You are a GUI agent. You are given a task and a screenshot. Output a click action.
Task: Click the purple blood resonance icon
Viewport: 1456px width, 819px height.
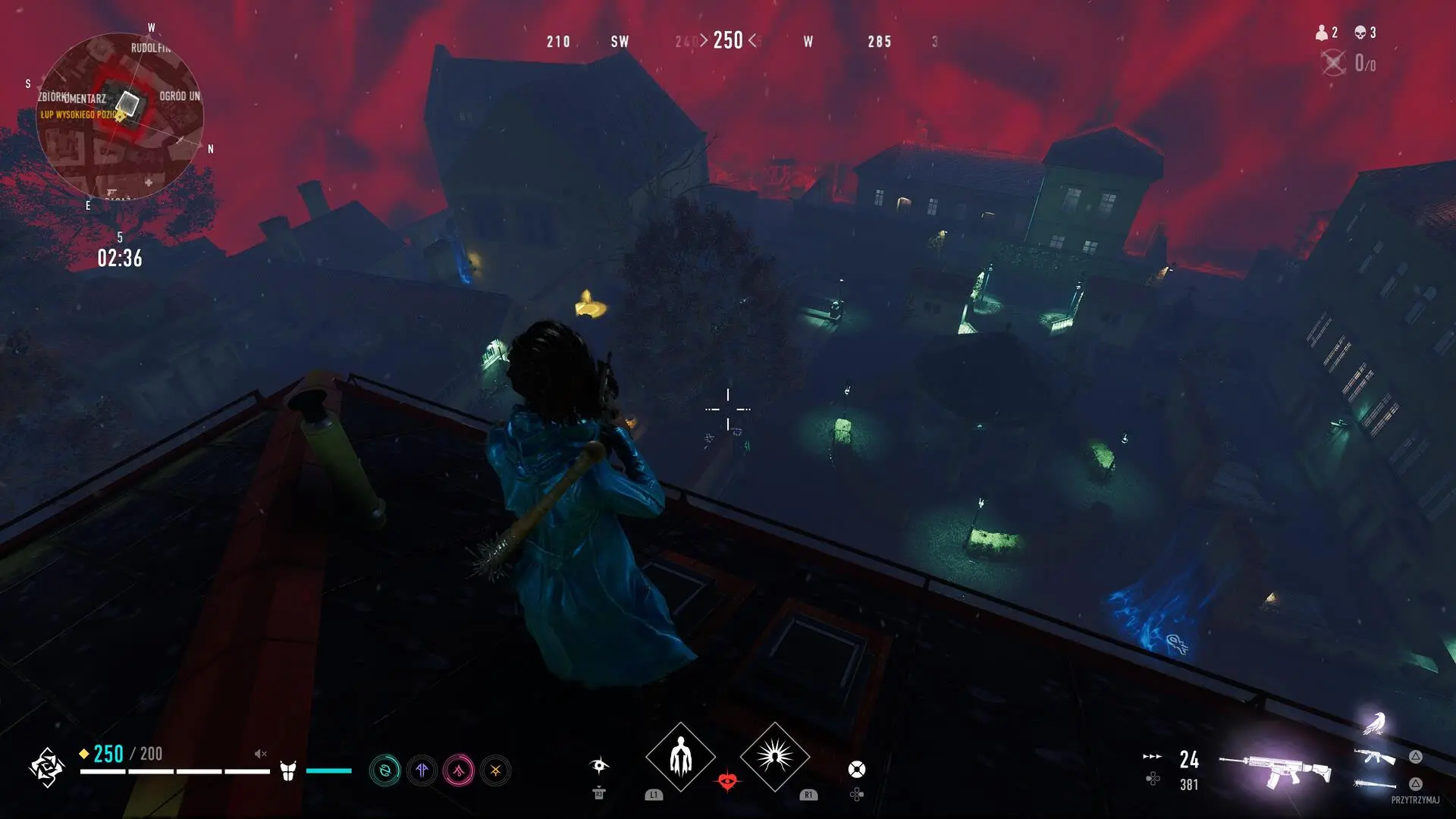point(422,771)
